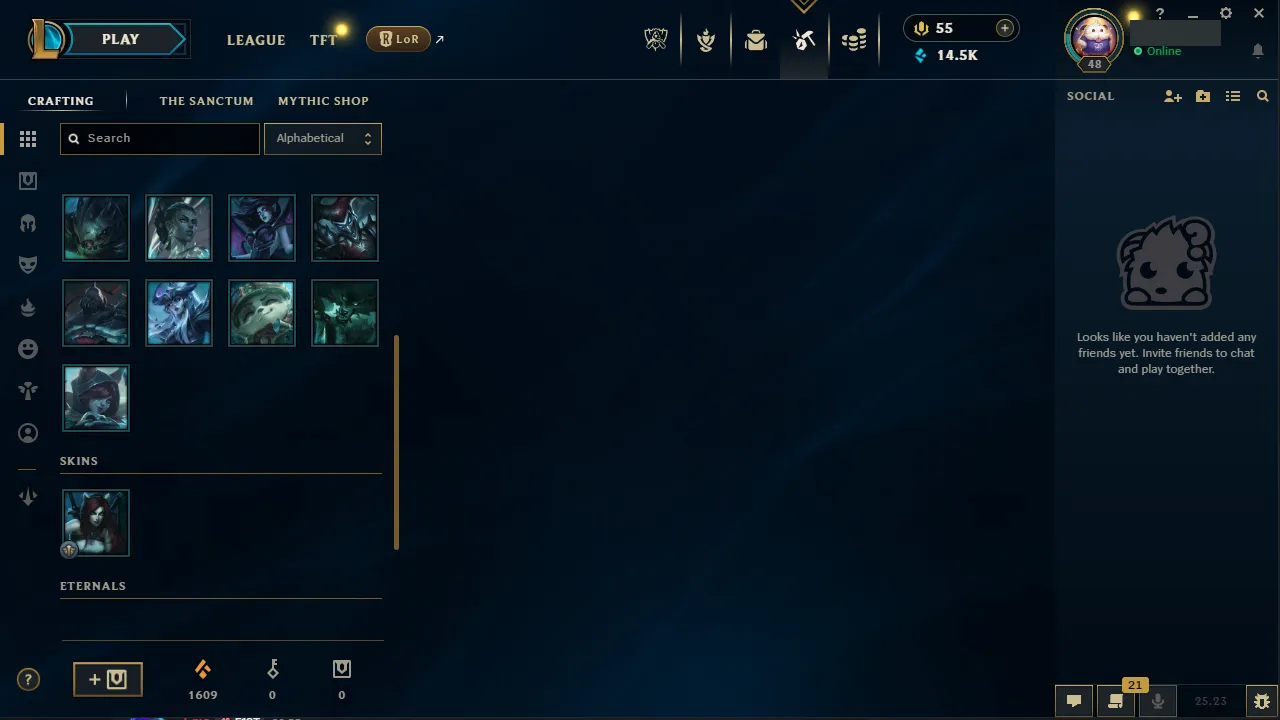Image resolution: width=1280 pixels, height=720 pixels.
Task: Switch to THE SANCTUM tab
Action: pyautogui.click(x=206, y=101)
